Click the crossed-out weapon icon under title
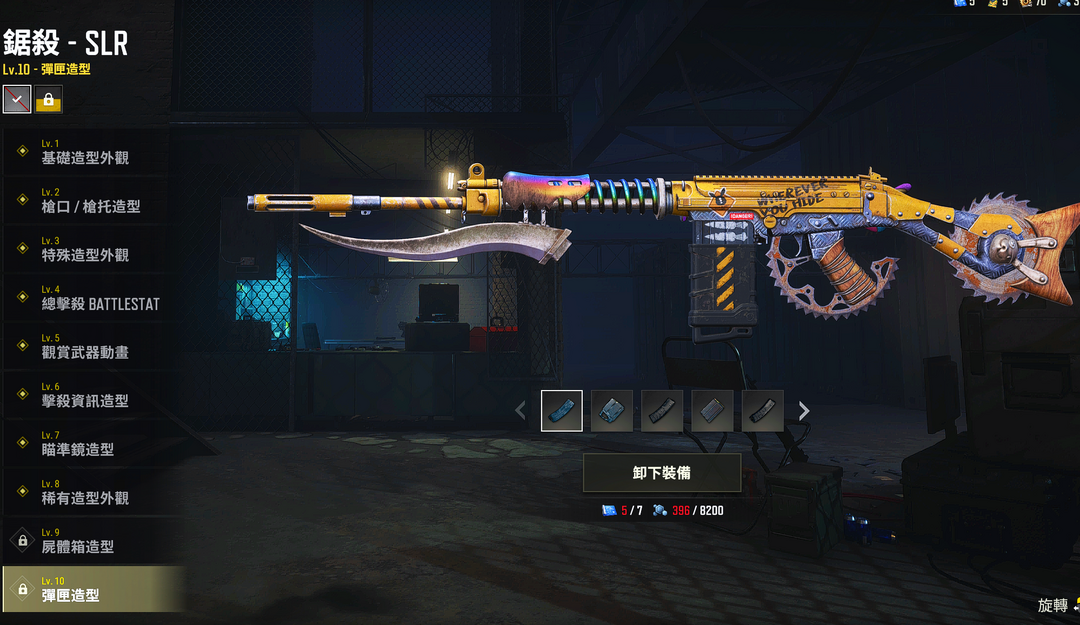Viewport: 1080px width, 625px height. (x=17, y=100)
